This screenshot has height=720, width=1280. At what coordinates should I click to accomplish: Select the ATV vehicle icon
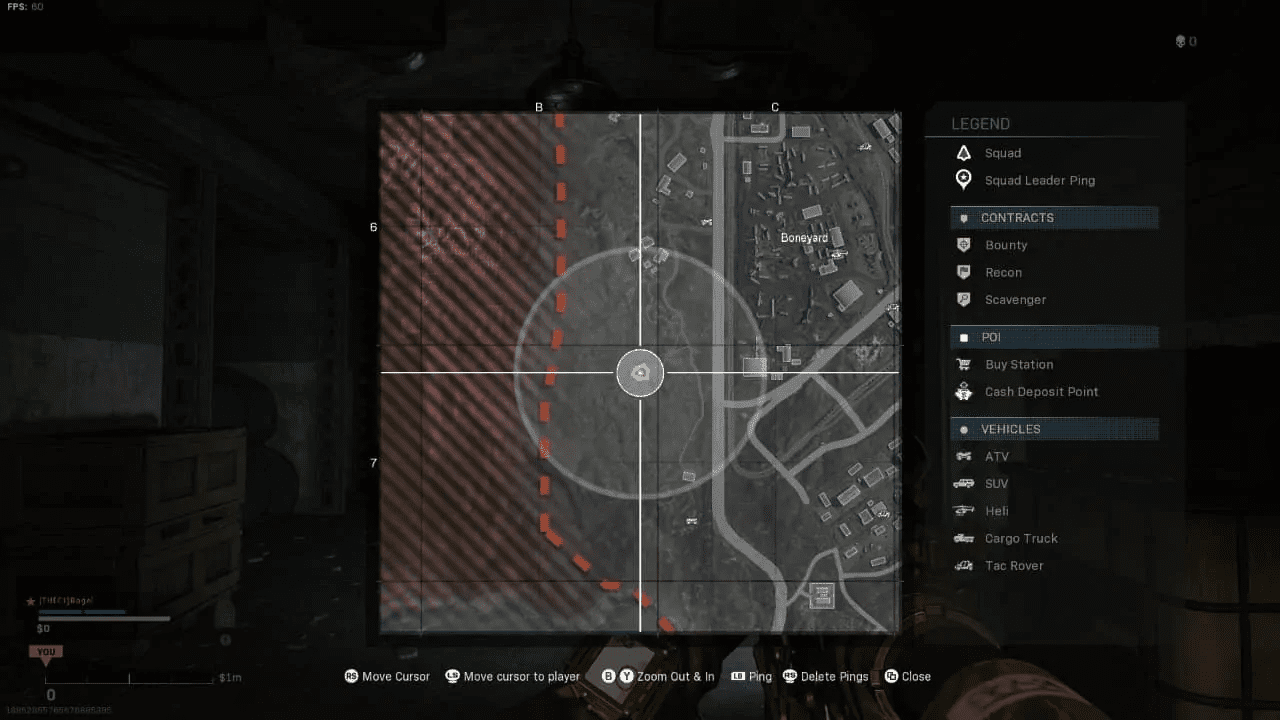[963, 456]
